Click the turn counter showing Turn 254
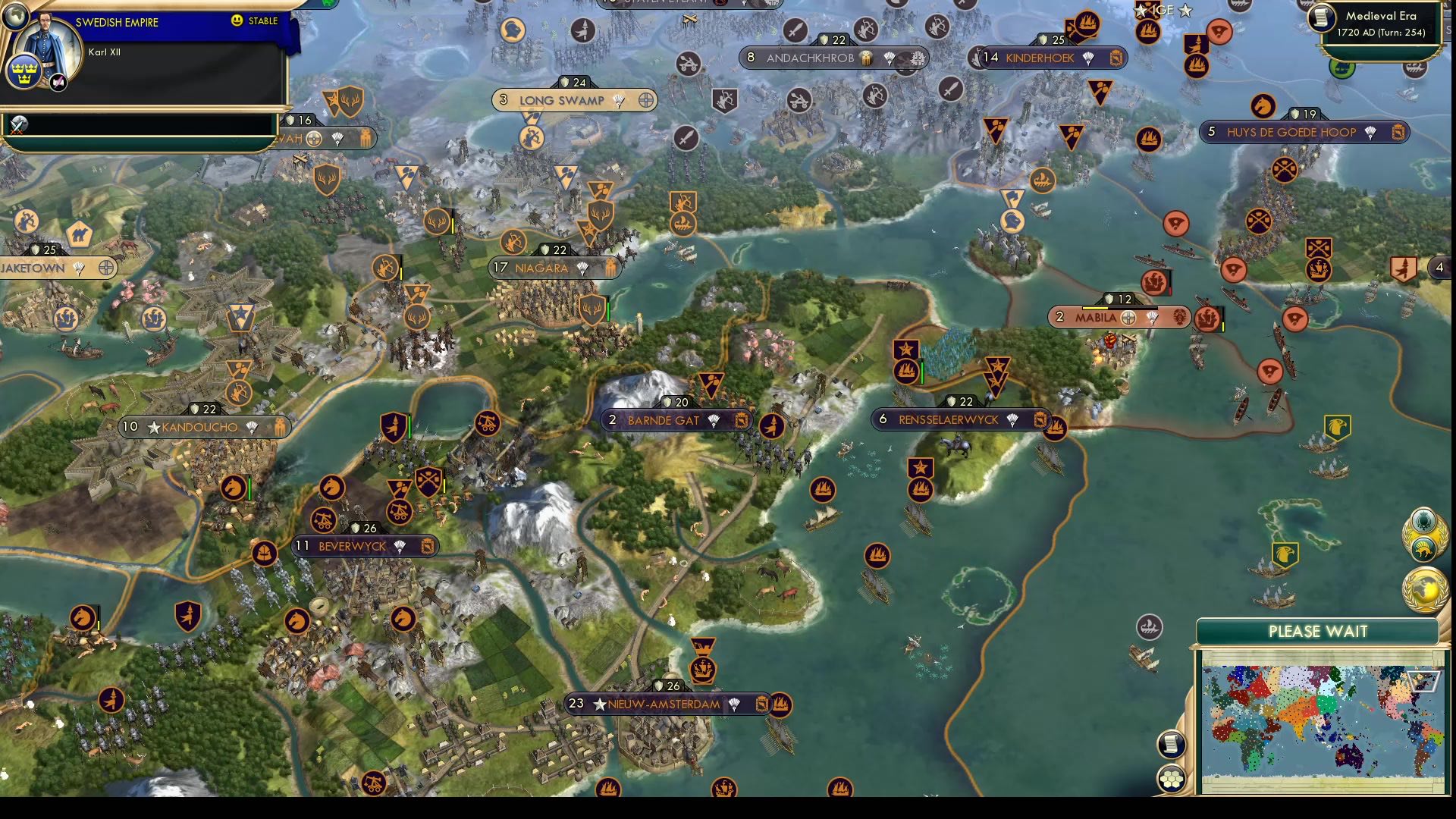This screenshot has height=819, width=1456. coord(1382,34)
